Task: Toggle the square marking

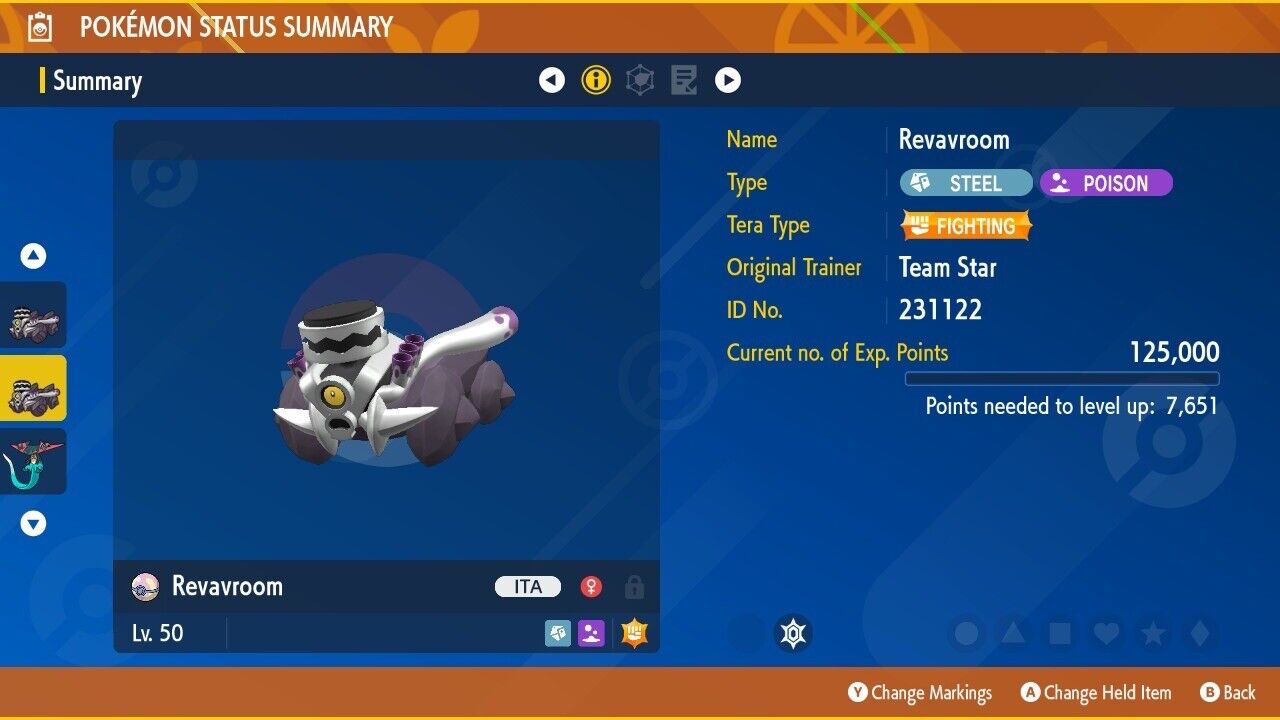Action: (1059, 633)
